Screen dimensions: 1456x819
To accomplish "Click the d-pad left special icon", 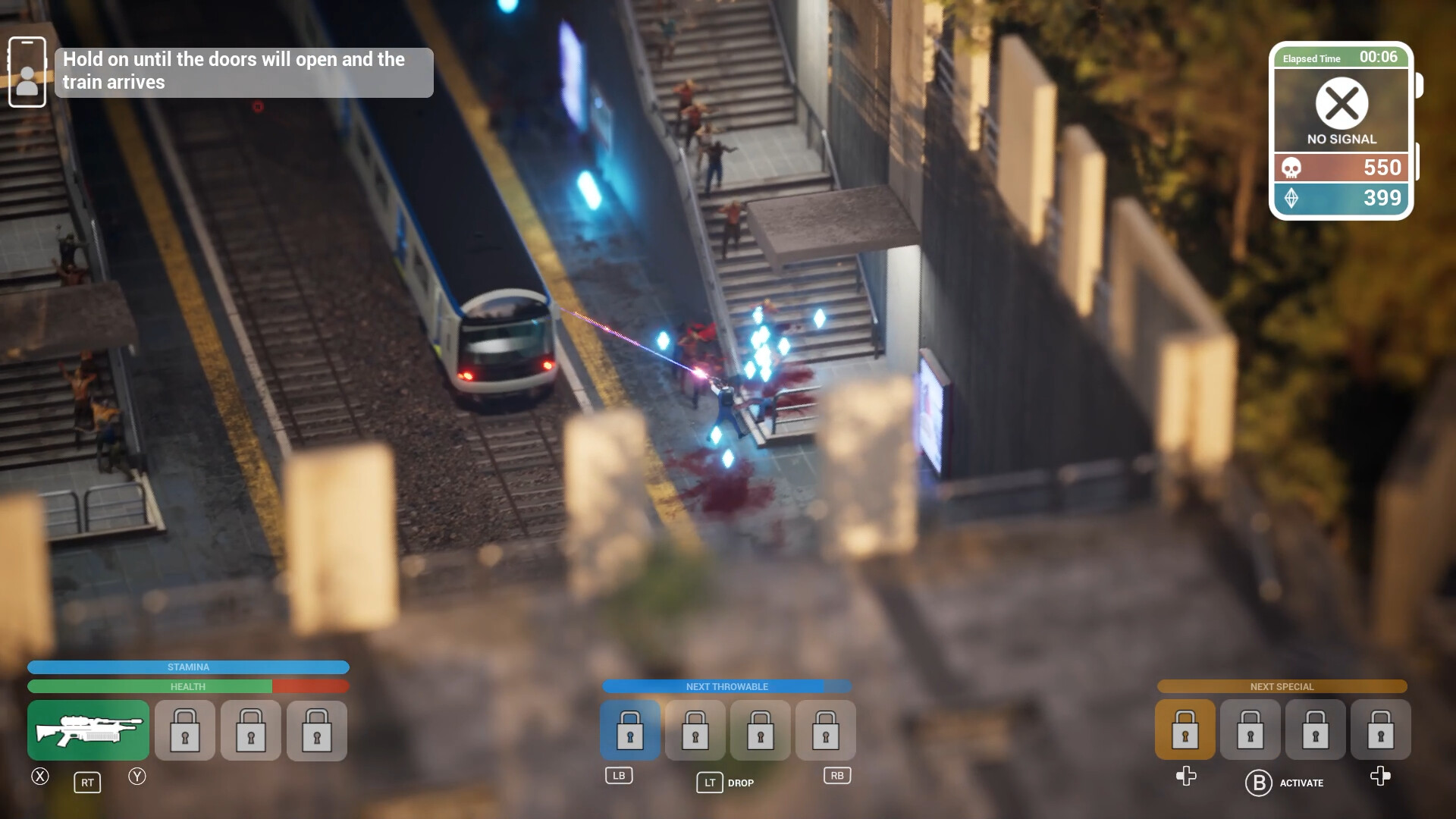I will [x=1184, y=777].
